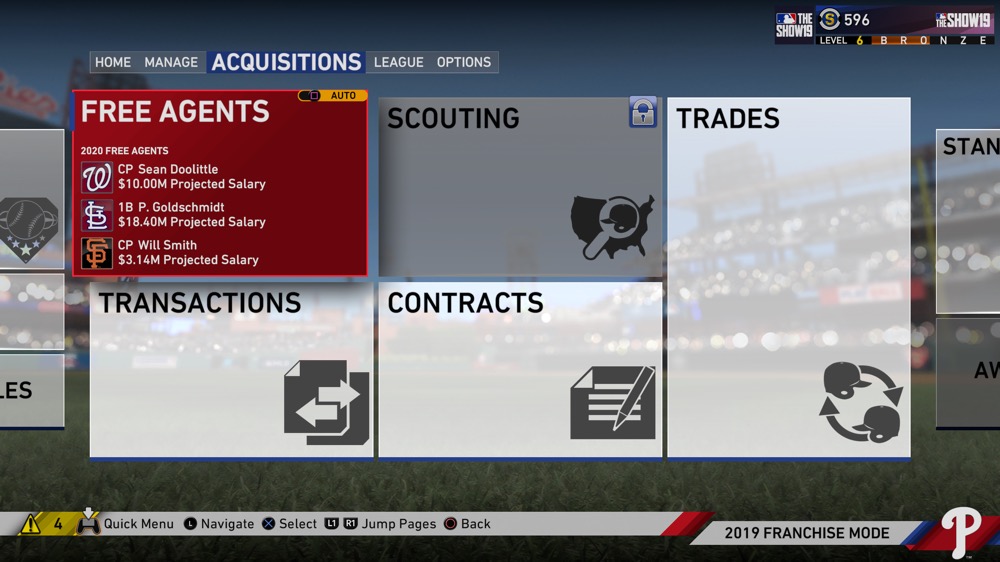The width and height of the screenshot is (1000, 562).
Task: Open the Manage tab
Action: click(171, 62)
